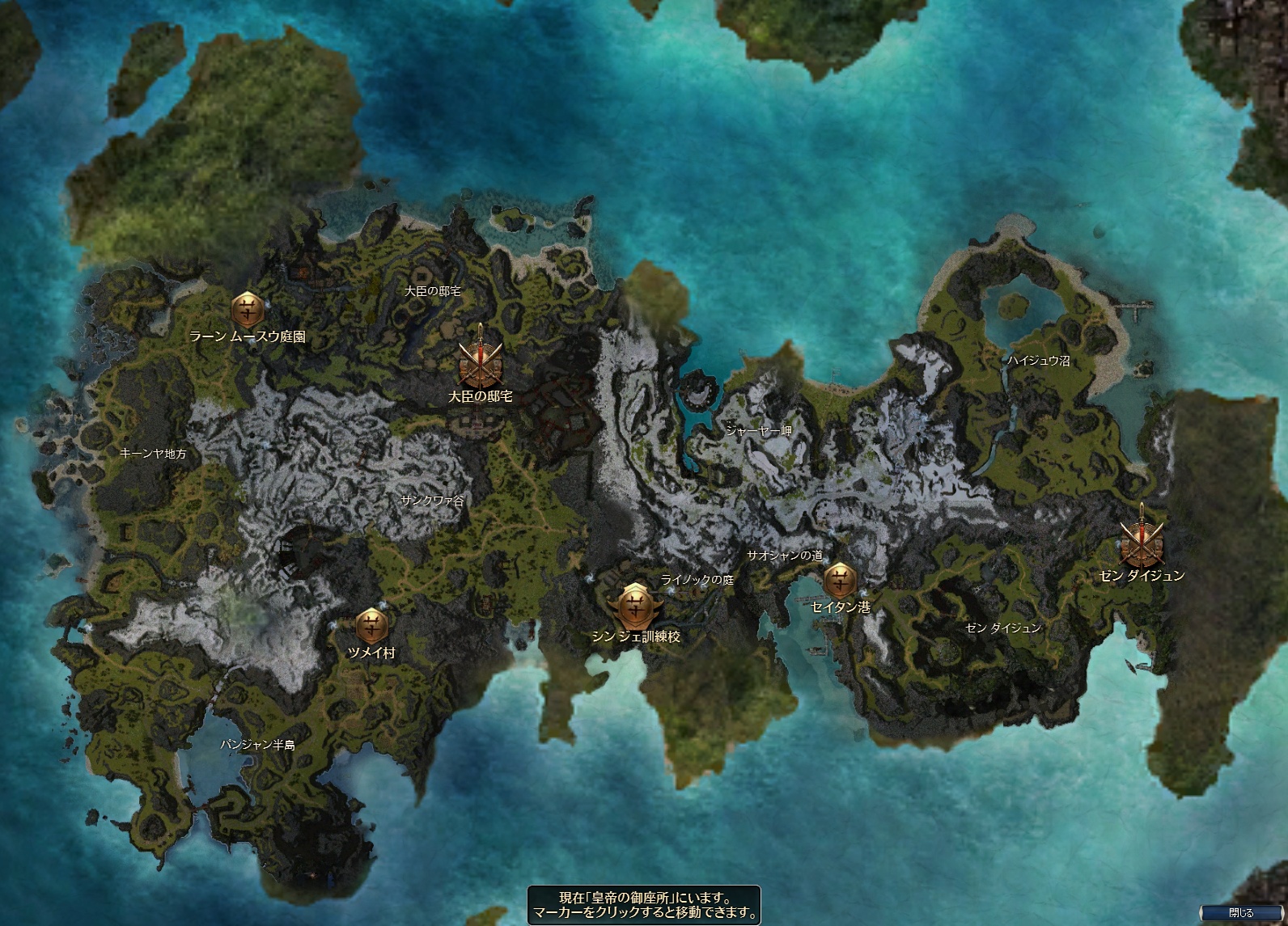Travel to the ラーン ムースウ庭園 outpost marker
This screenshot has width=1288, height=926.
click(x=246, y=309)
